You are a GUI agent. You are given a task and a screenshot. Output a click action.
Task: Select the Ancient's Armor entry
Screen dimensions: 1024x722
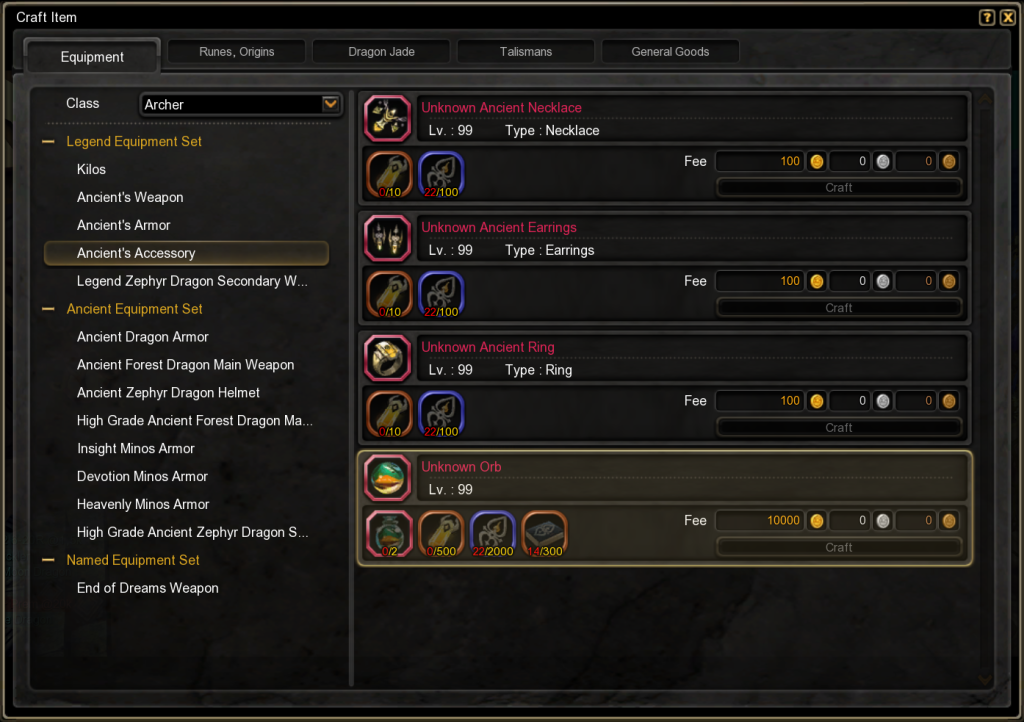(x=124, y=226)
